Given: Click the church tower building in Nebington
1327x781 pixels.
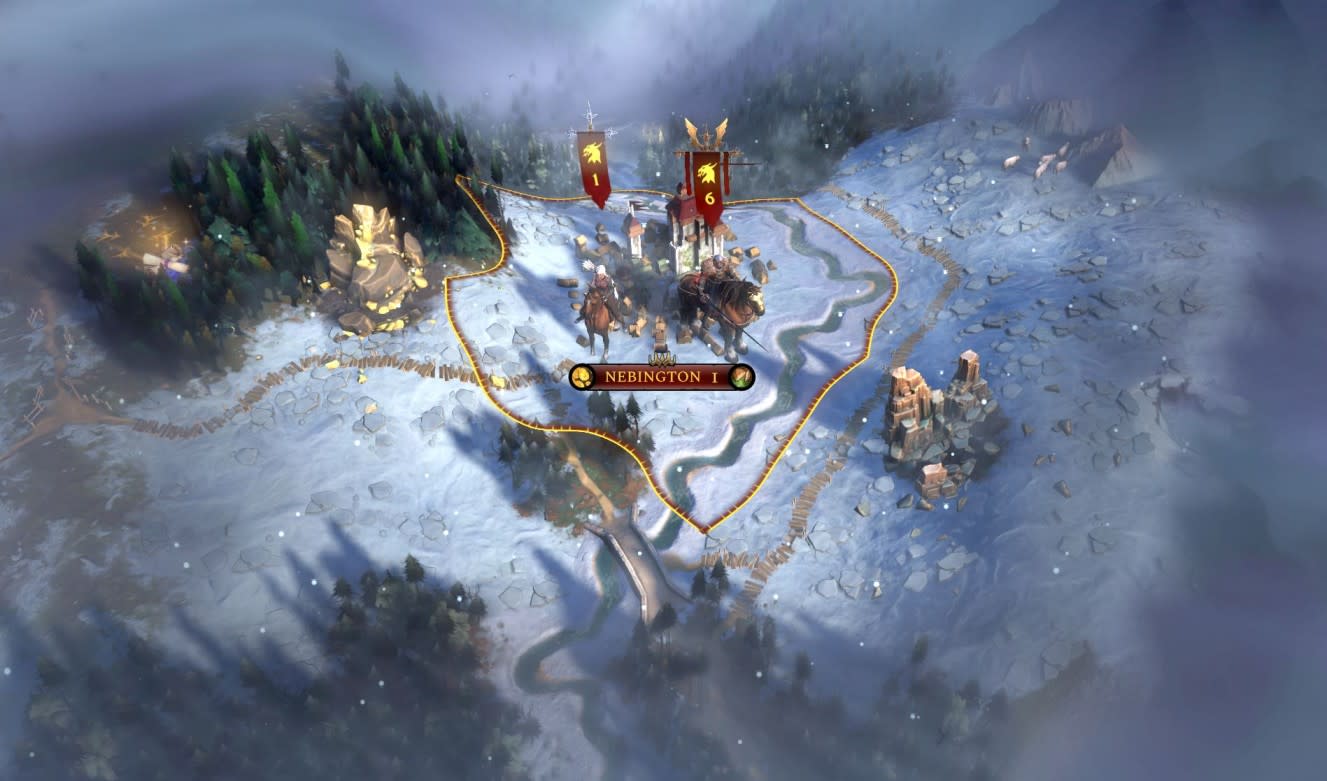Looking at the screenshot, I should (634, 230).
